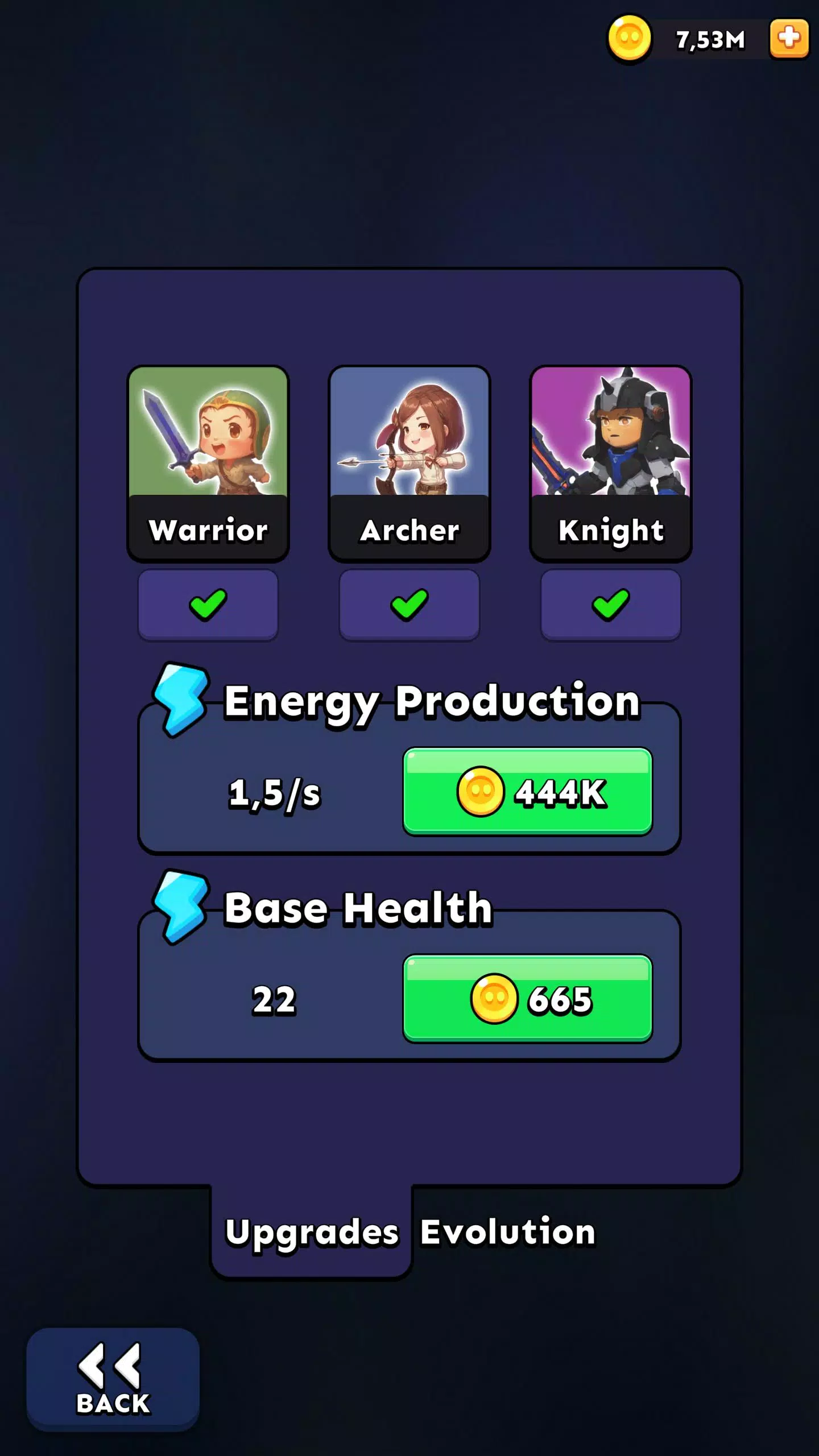Toggle the checkmark under Knight

[611, 605]
